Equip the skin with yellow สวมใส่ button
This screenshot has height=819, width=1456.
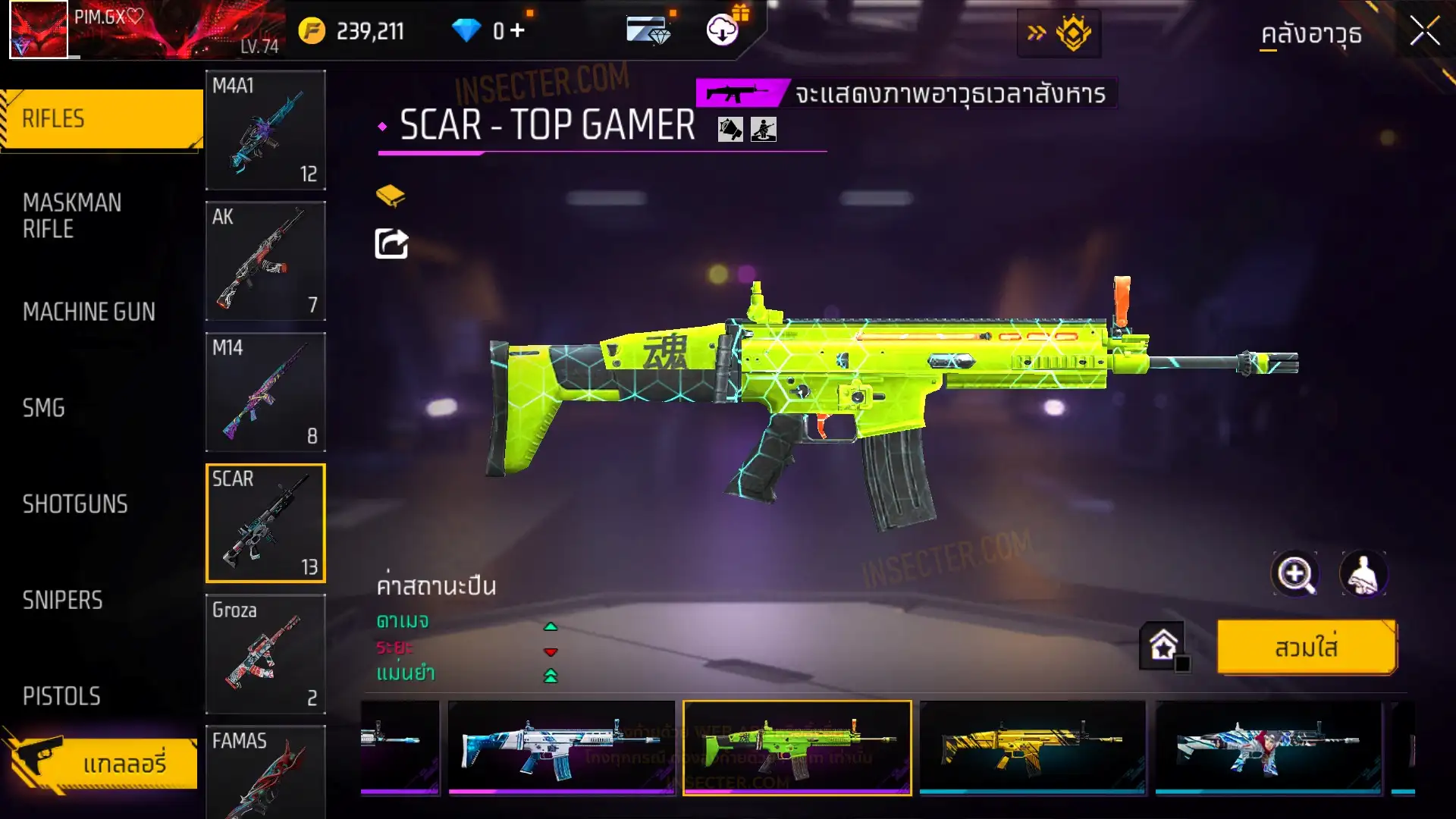(x=1306, y=648)
